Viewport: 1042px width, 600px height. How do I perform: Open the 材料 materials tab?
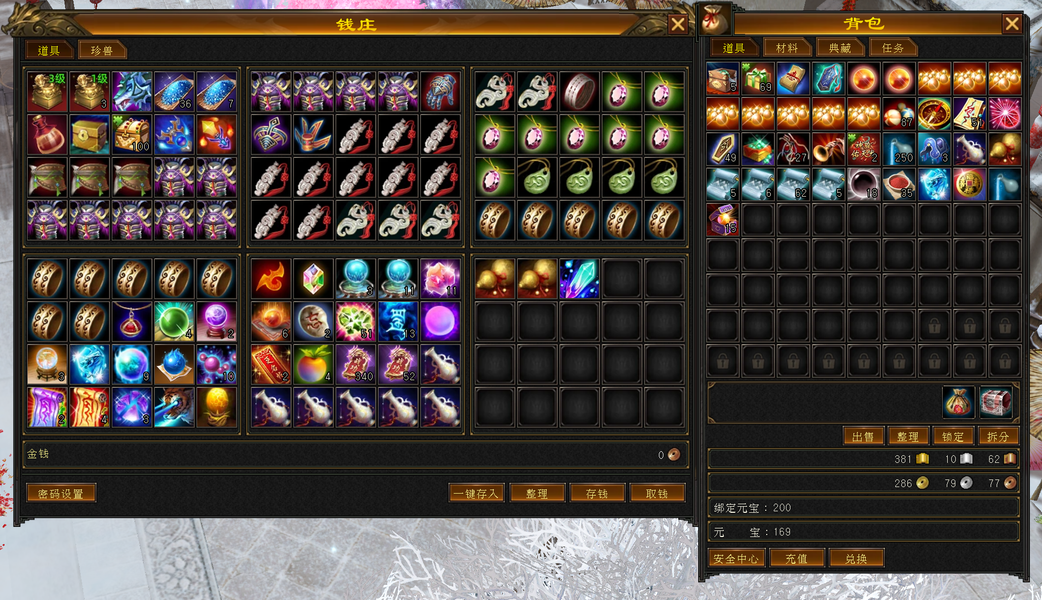(786, 48)
